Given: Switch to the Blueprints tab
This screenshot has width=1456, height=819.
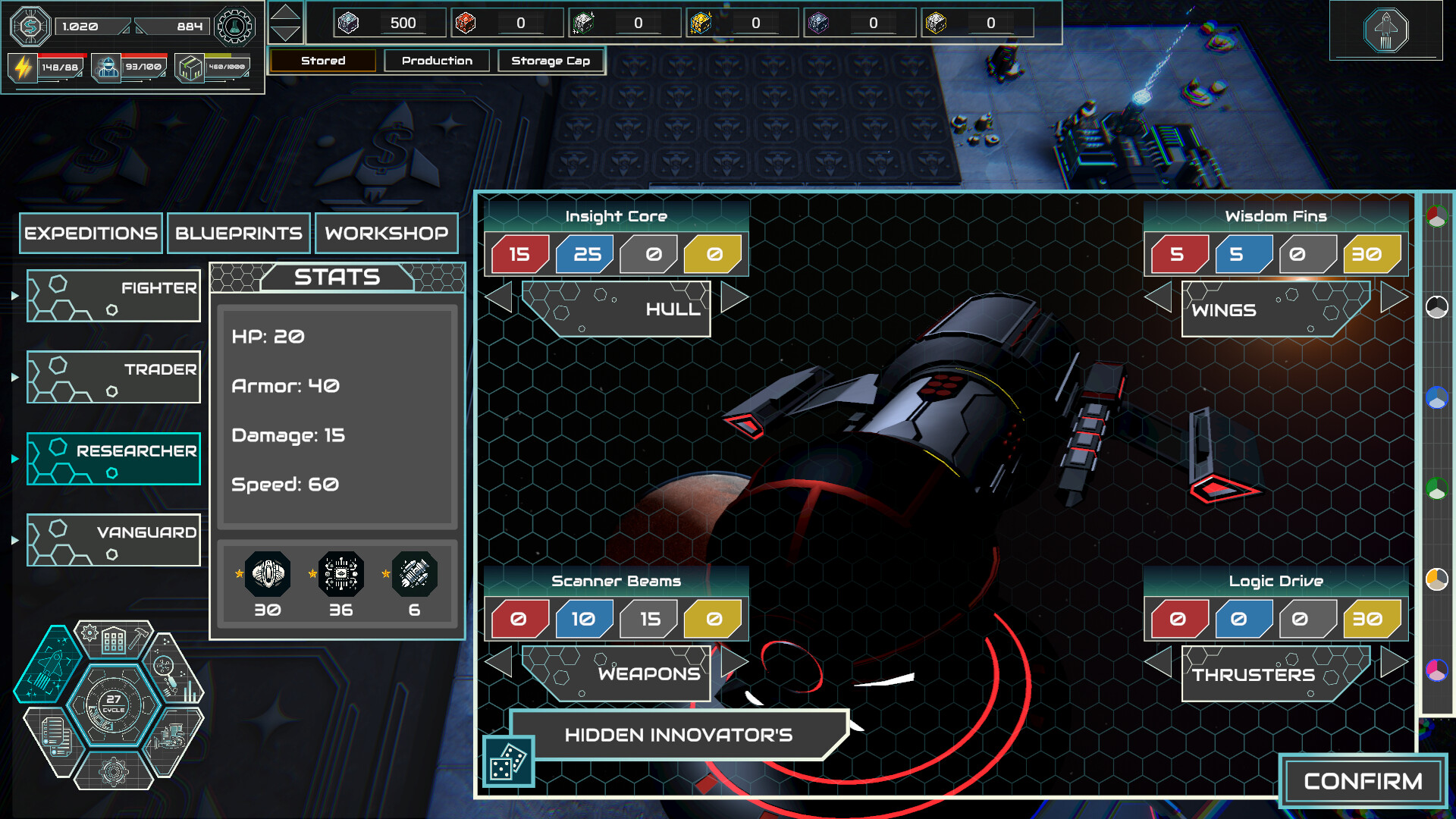Looking at the screenshot, I should pyautogui.click(x=238, y=233).
